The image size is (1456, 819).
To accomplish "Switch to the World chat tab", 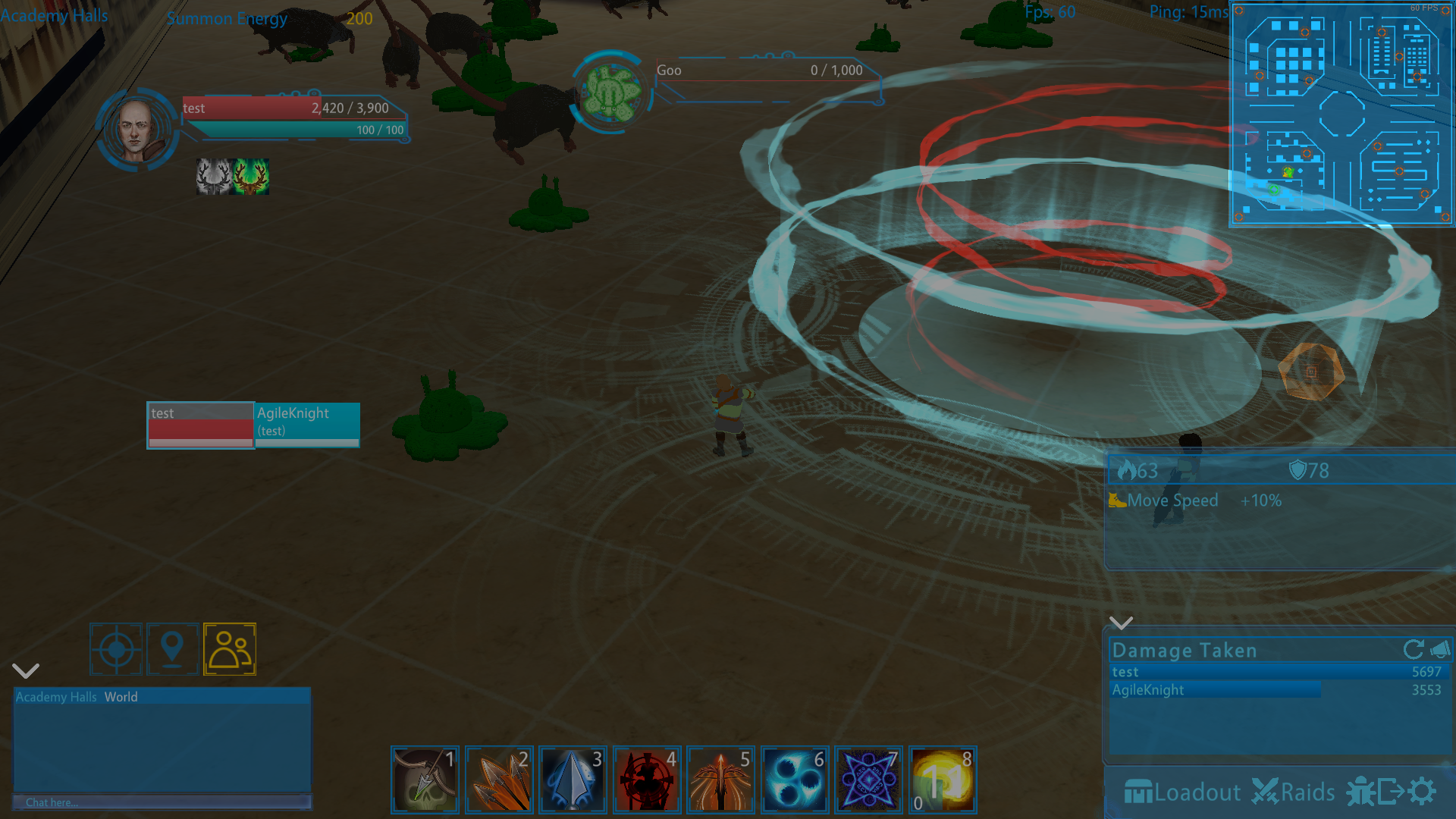I will (122, 696).
